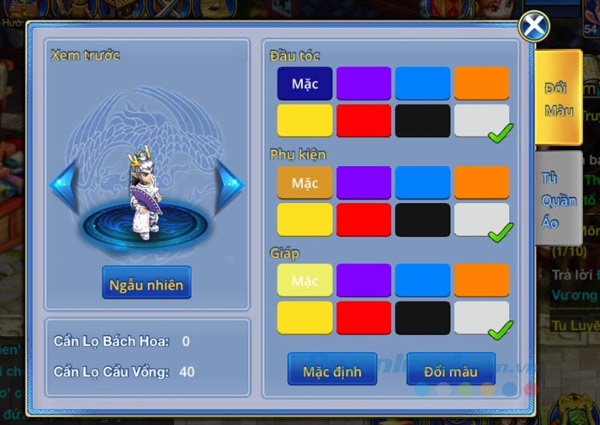Select the Mặc swatch under Phụ kiện
Viewport: 600px width, 425px height.
[x=305, y=183]
